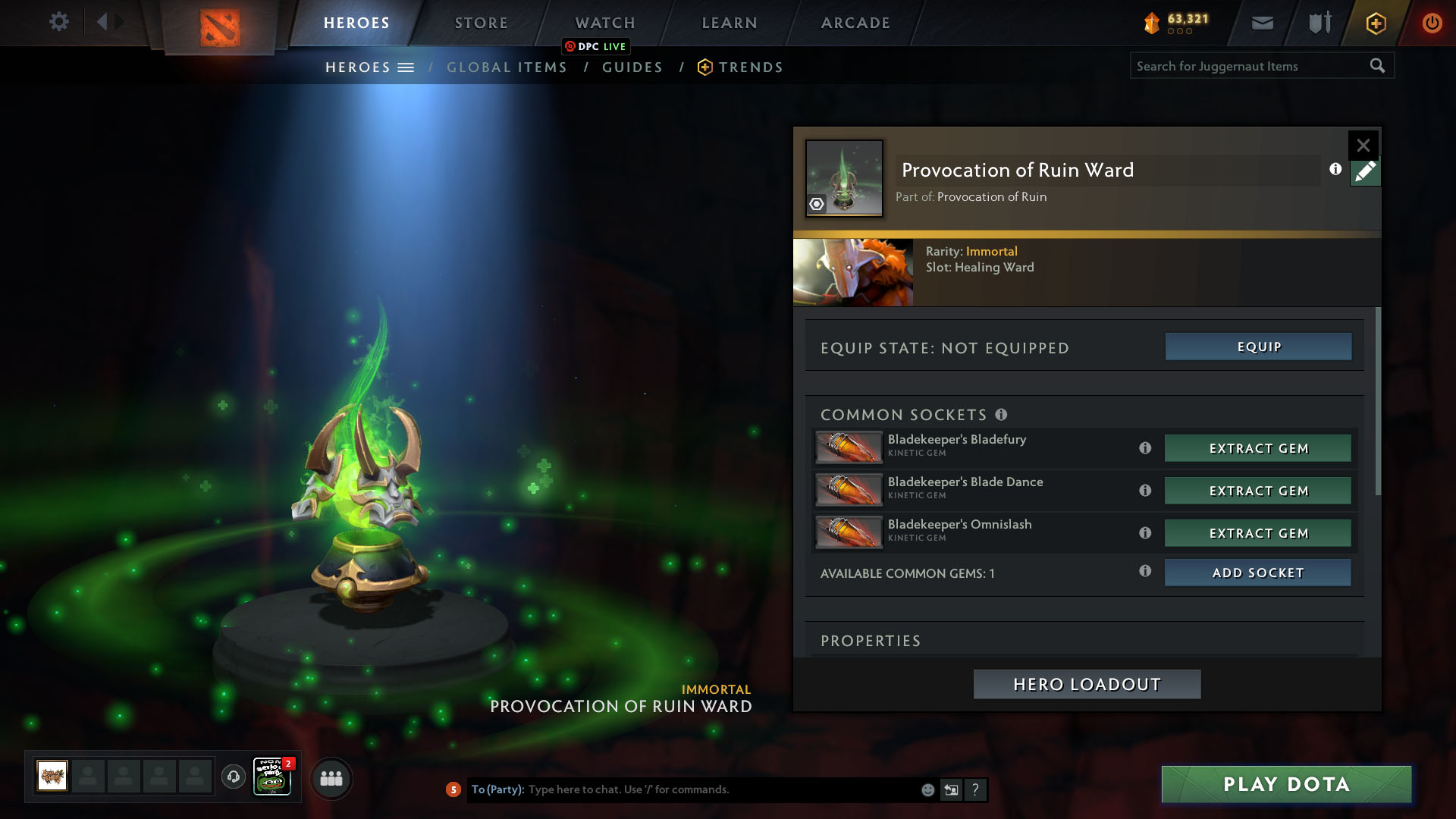The image size is (1456, 819).
Task: Go to the Learn tab
Action: tap(730, 23)
